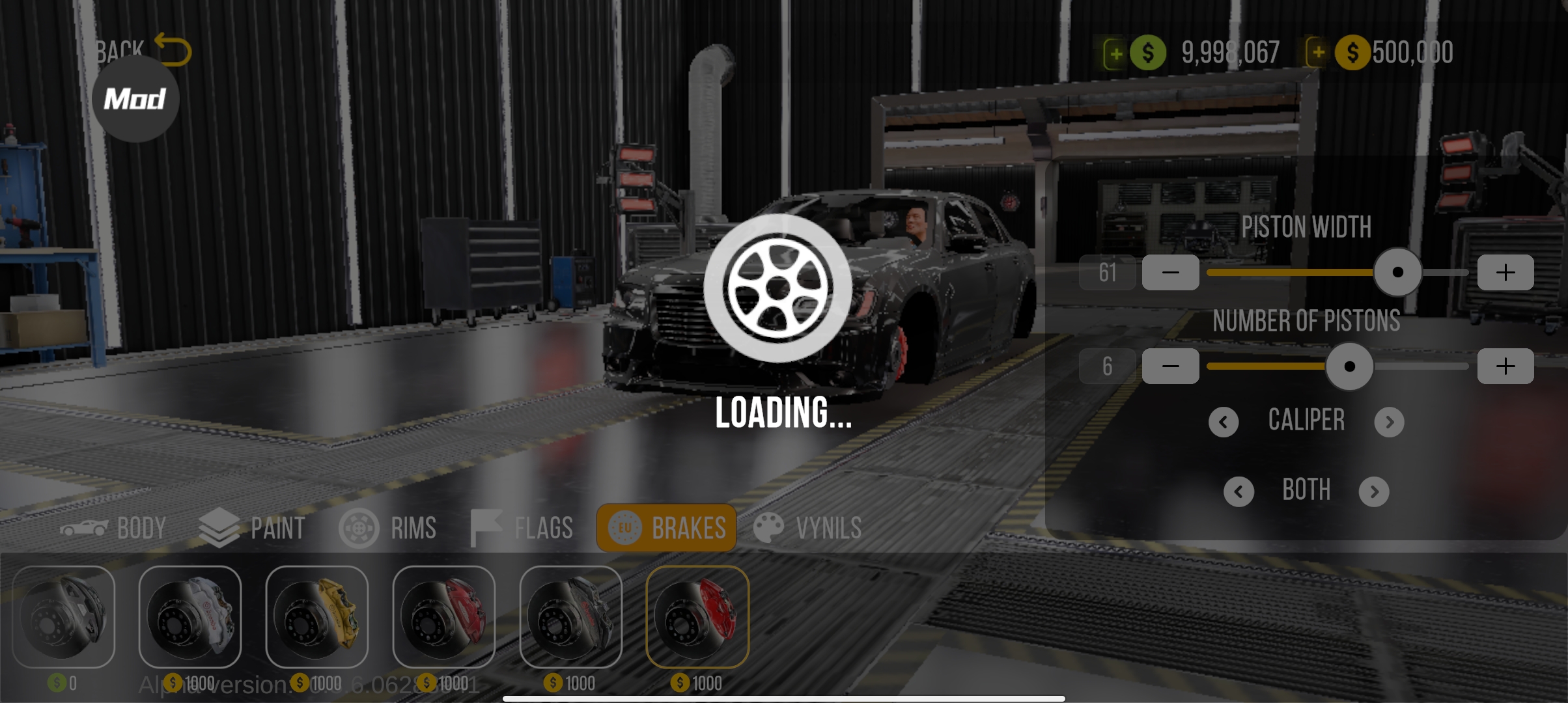Open the BODY customization tab
Viewport: 1568px width, 703px height.
113,528
